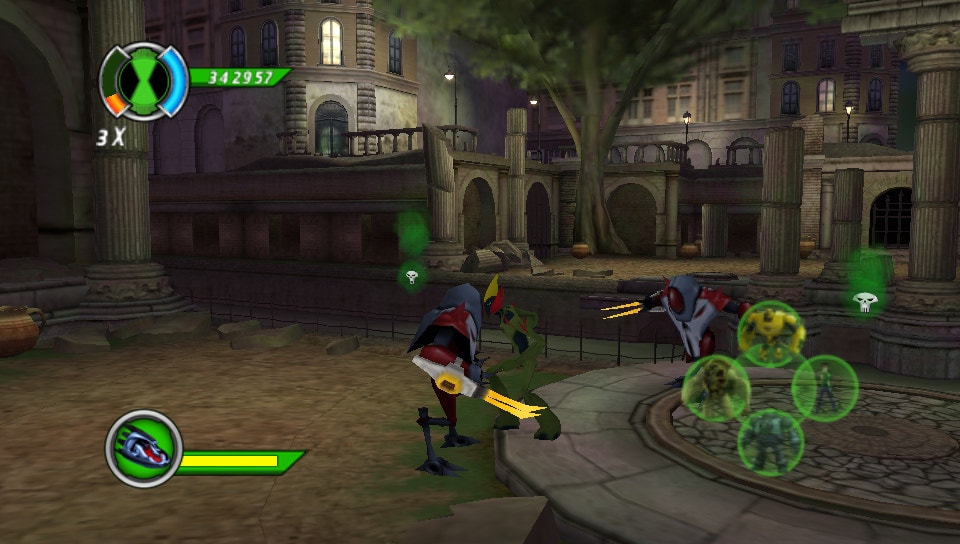Pick the dark gray-green alien bubble
Screen dimensions: 960x544
[x=770, y=441]
